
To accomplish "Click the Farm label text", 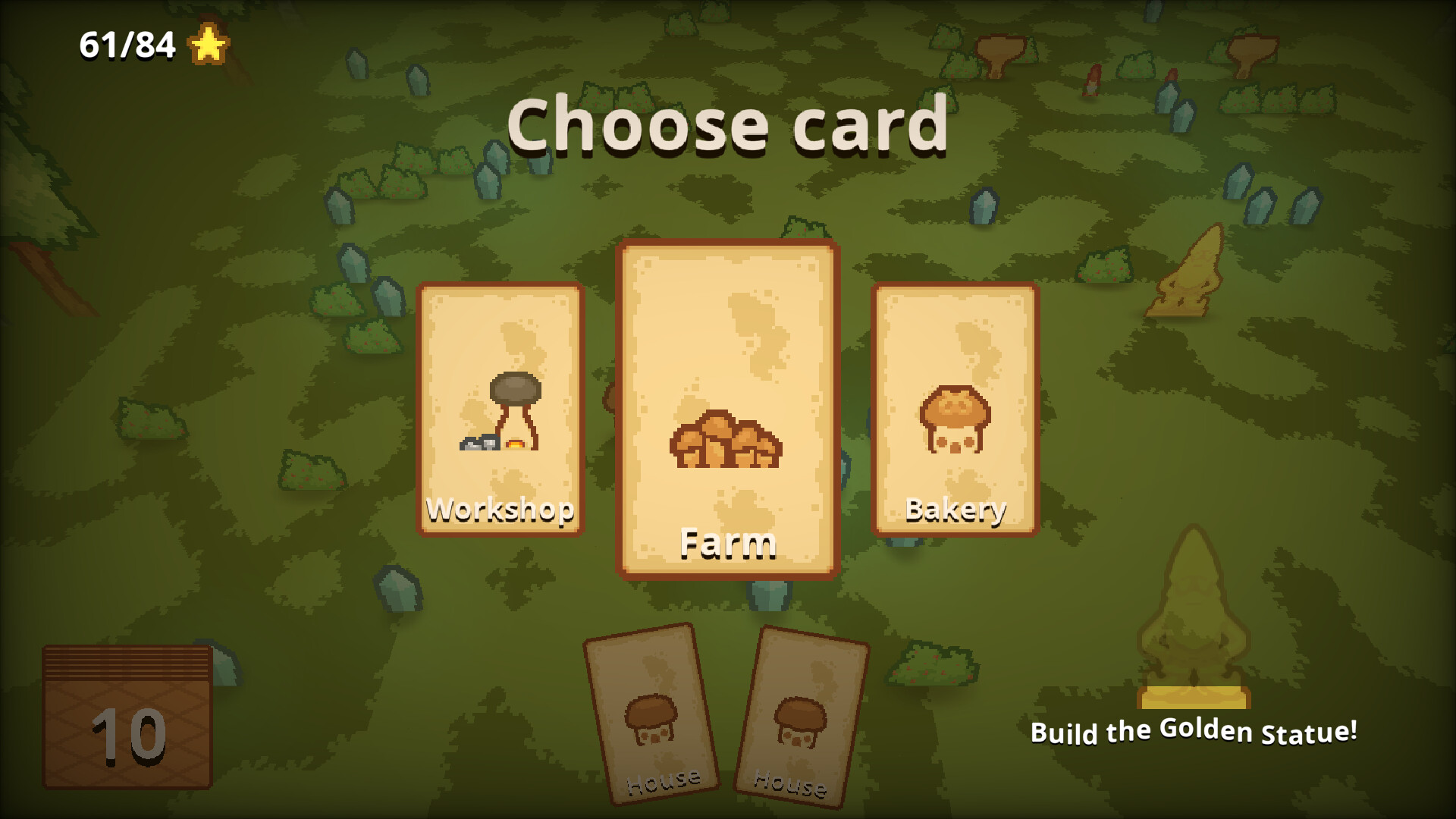I will (728, 543).
